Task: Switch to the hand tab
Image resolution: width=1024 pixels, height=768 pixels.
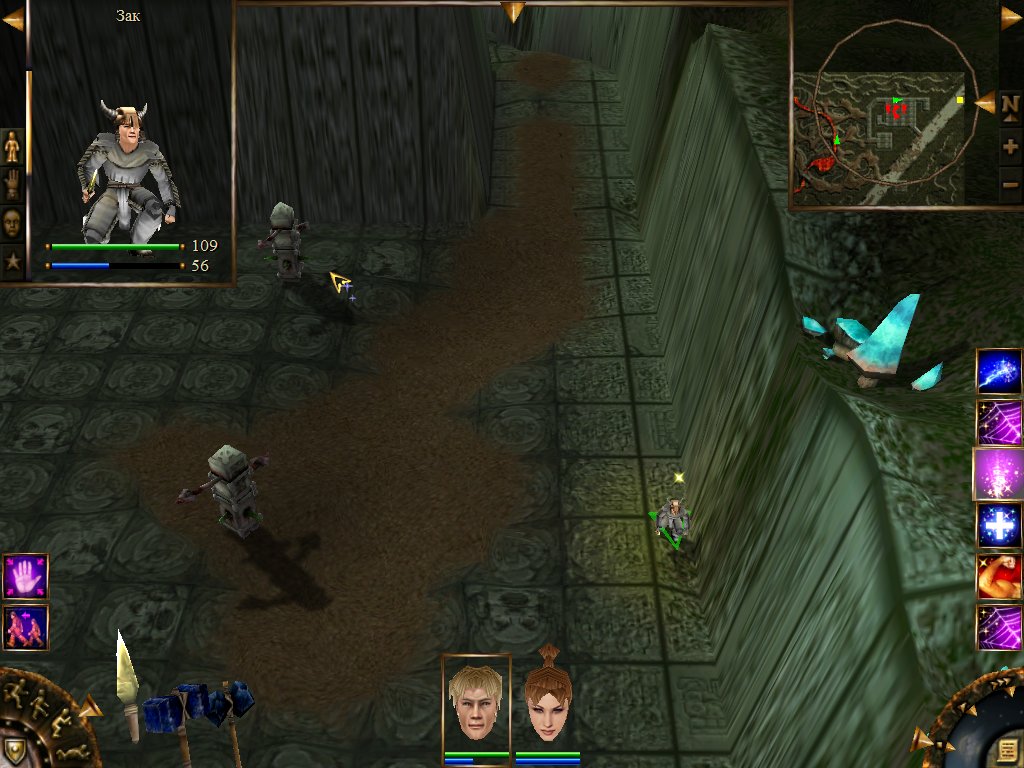Action: [x=12, y=185]
